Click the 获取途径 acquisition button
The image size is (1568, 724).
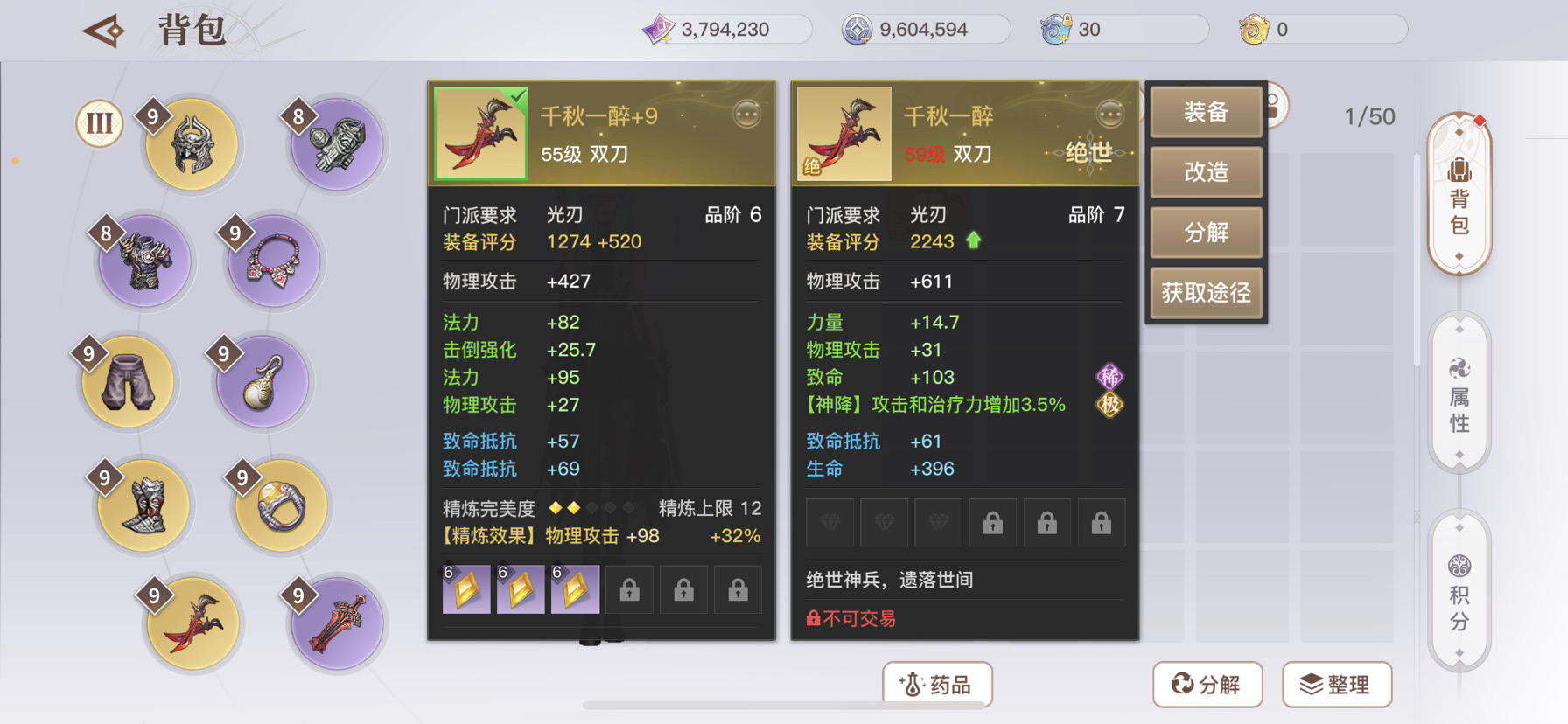pos(1206,294)
